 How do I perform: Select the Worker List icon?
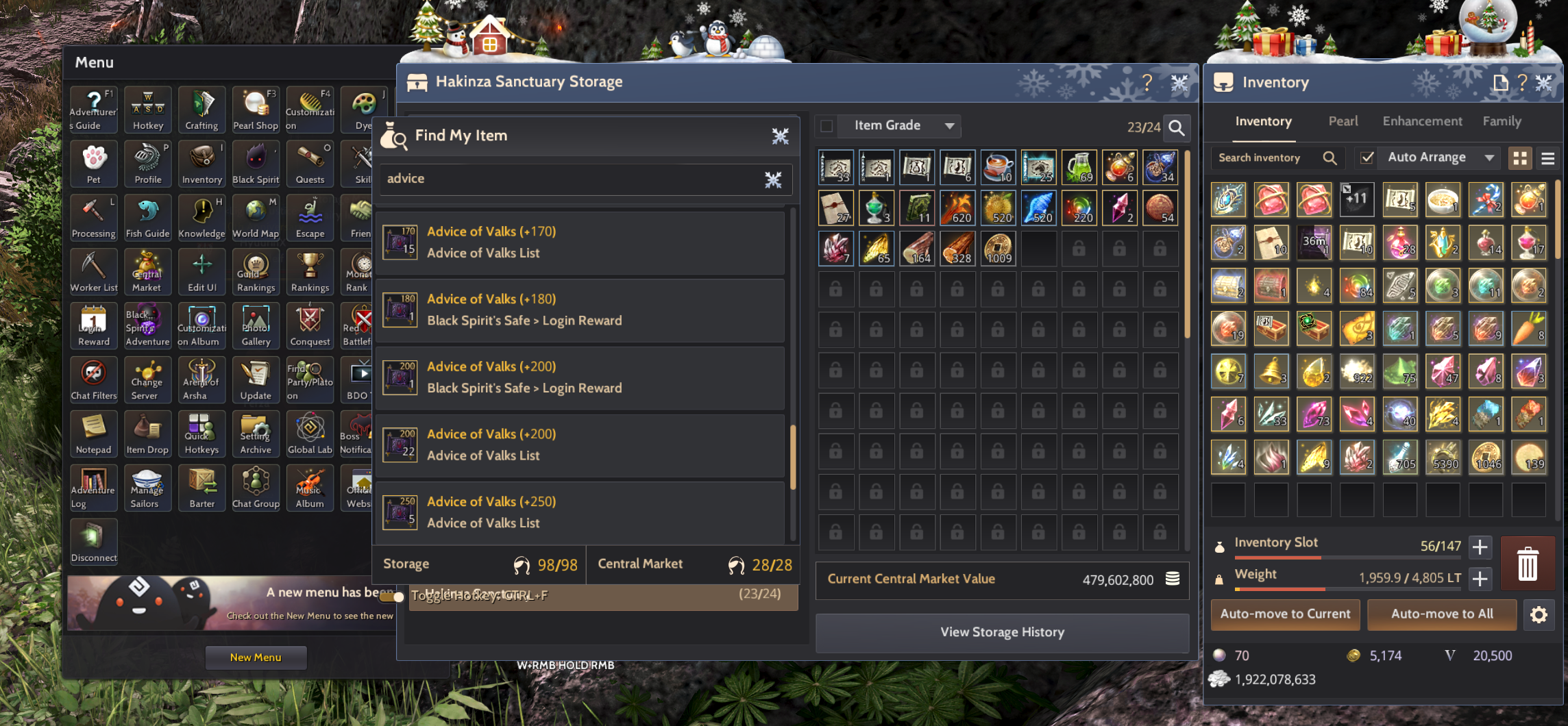(x=93, y=272)
